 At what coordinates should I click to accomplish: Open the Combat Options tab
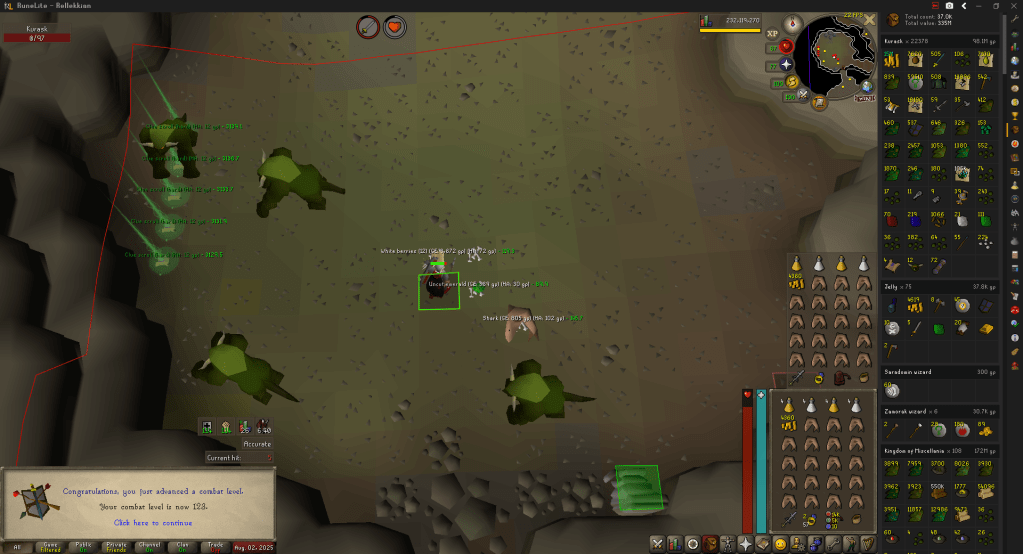tap(657, 544)
